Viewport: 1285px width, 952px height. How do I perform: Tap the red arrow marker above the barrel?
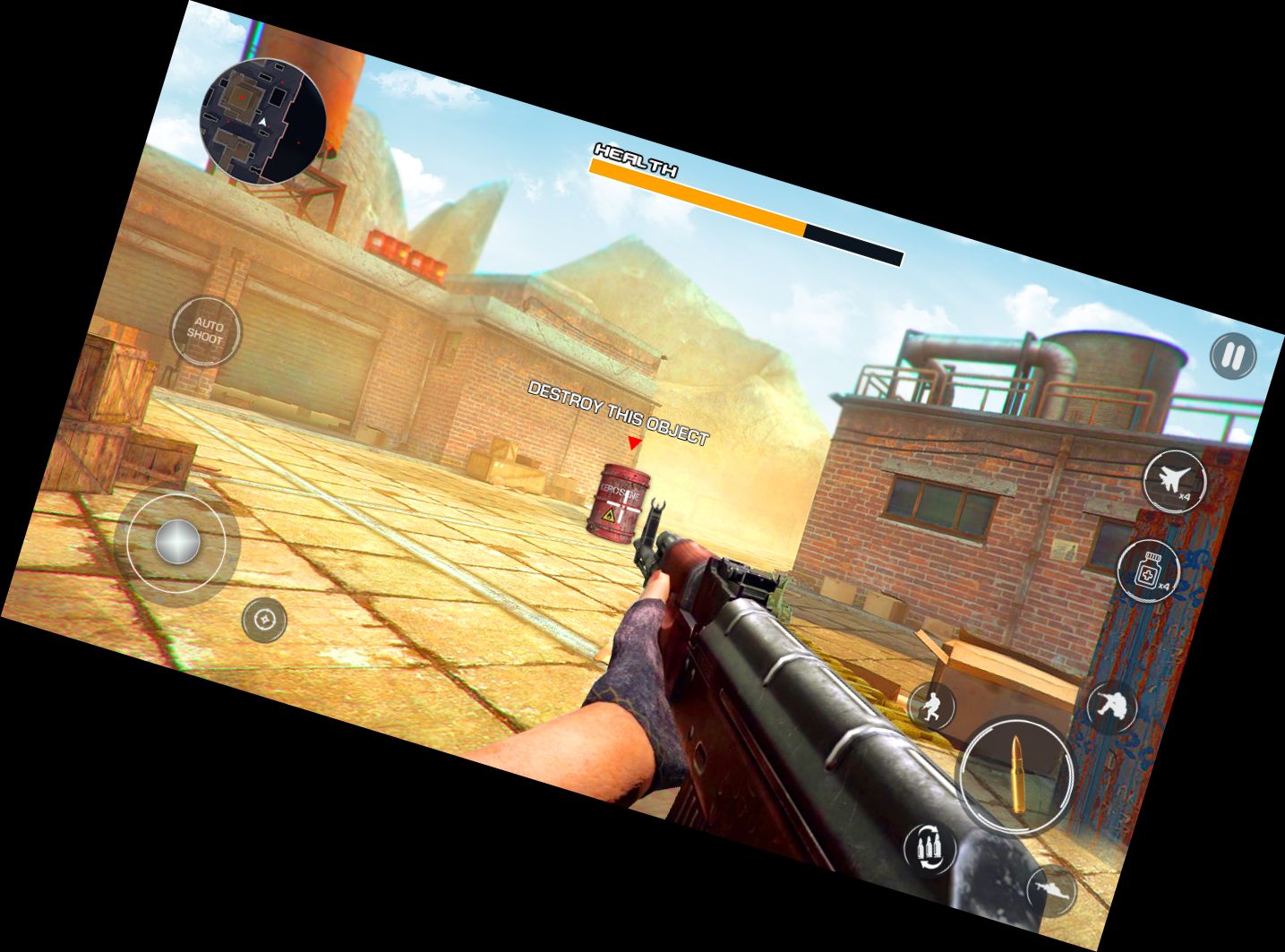coord(633,441)
